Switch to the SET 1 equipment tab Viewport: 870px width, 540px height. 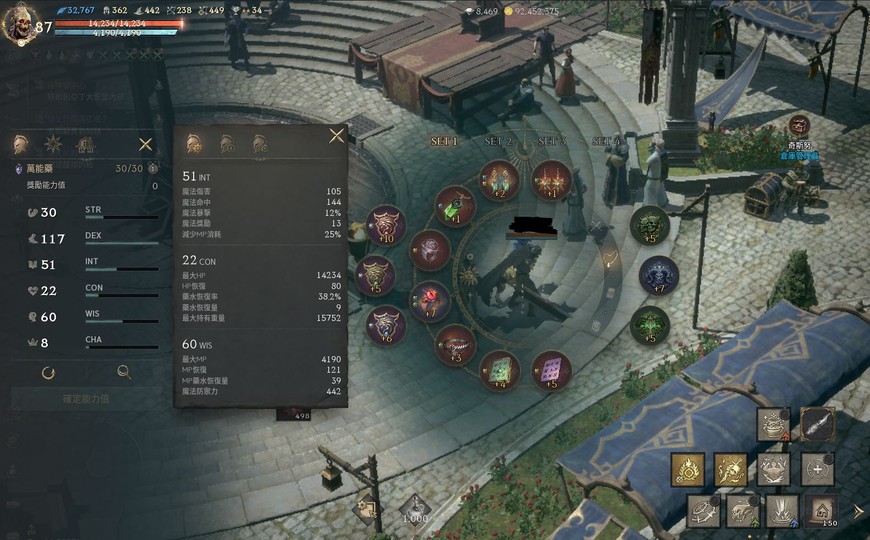pos(443,142)
